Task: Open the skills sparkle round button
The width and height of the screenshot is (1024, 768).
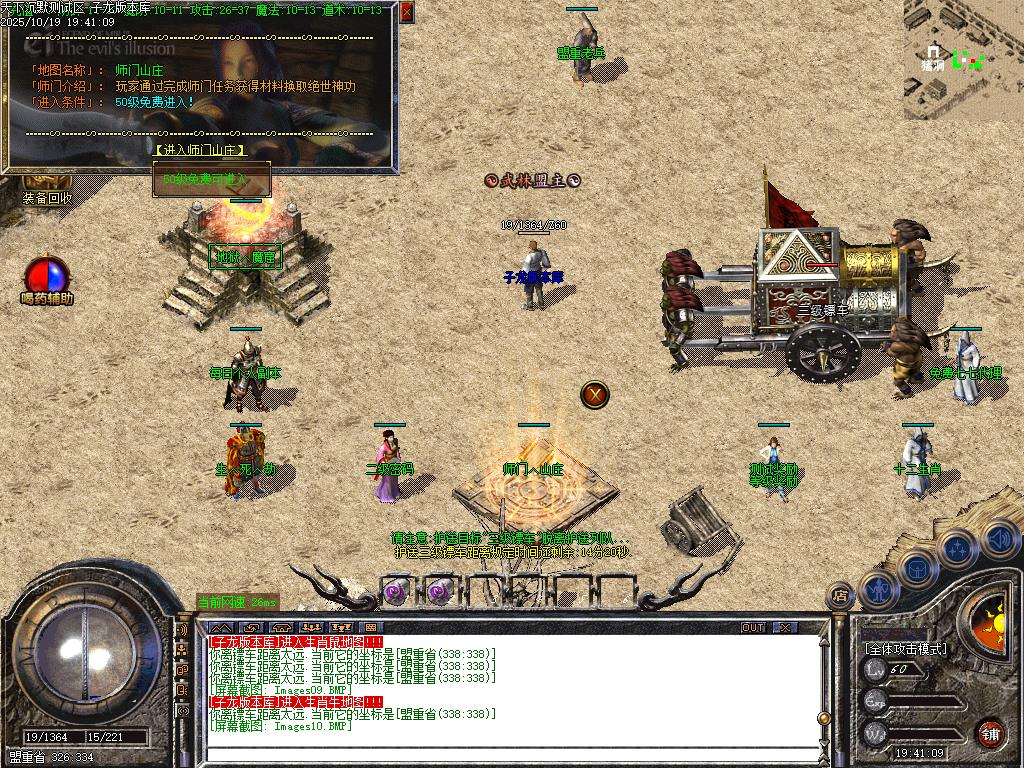Action: click(957, 548)
